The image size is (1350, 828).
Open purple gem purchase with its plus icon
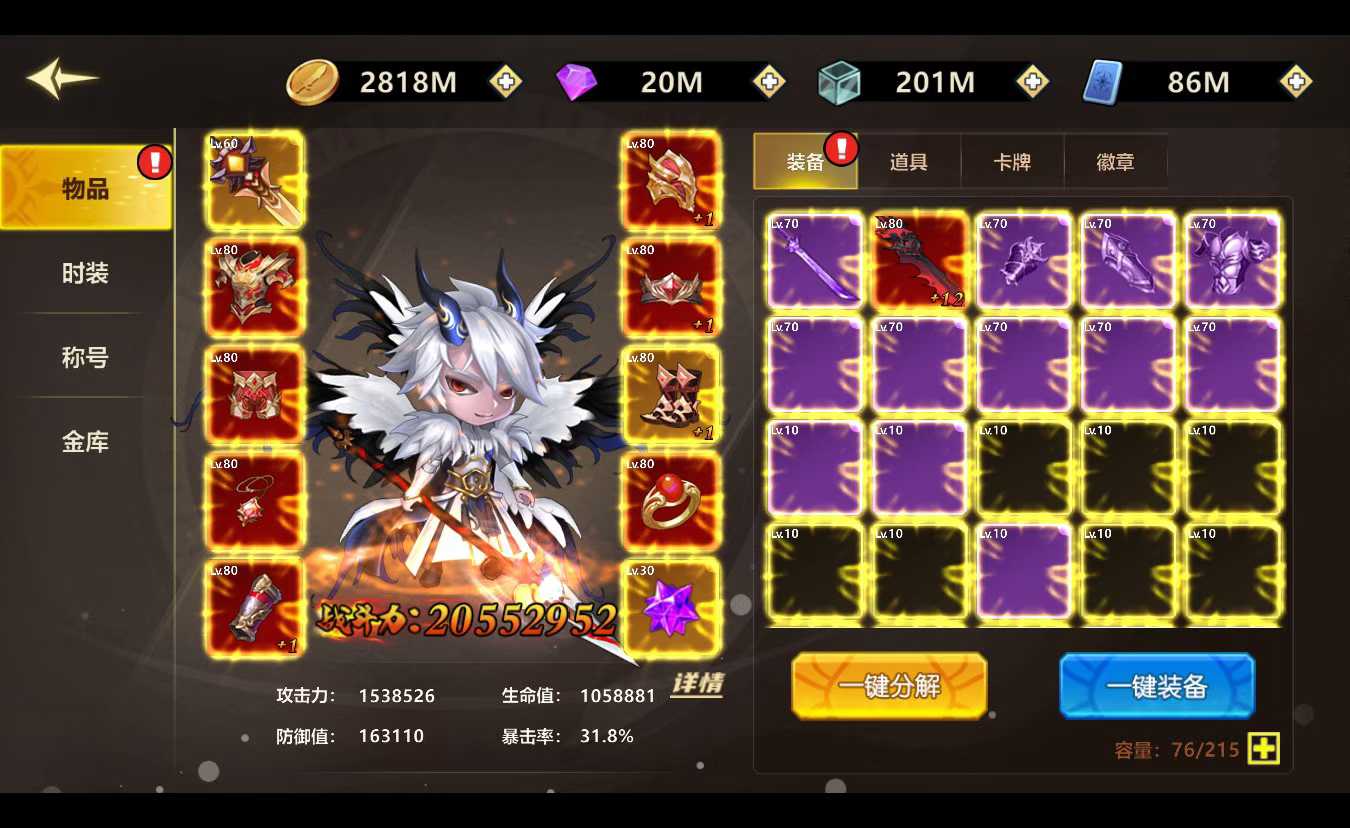[768, 82]
